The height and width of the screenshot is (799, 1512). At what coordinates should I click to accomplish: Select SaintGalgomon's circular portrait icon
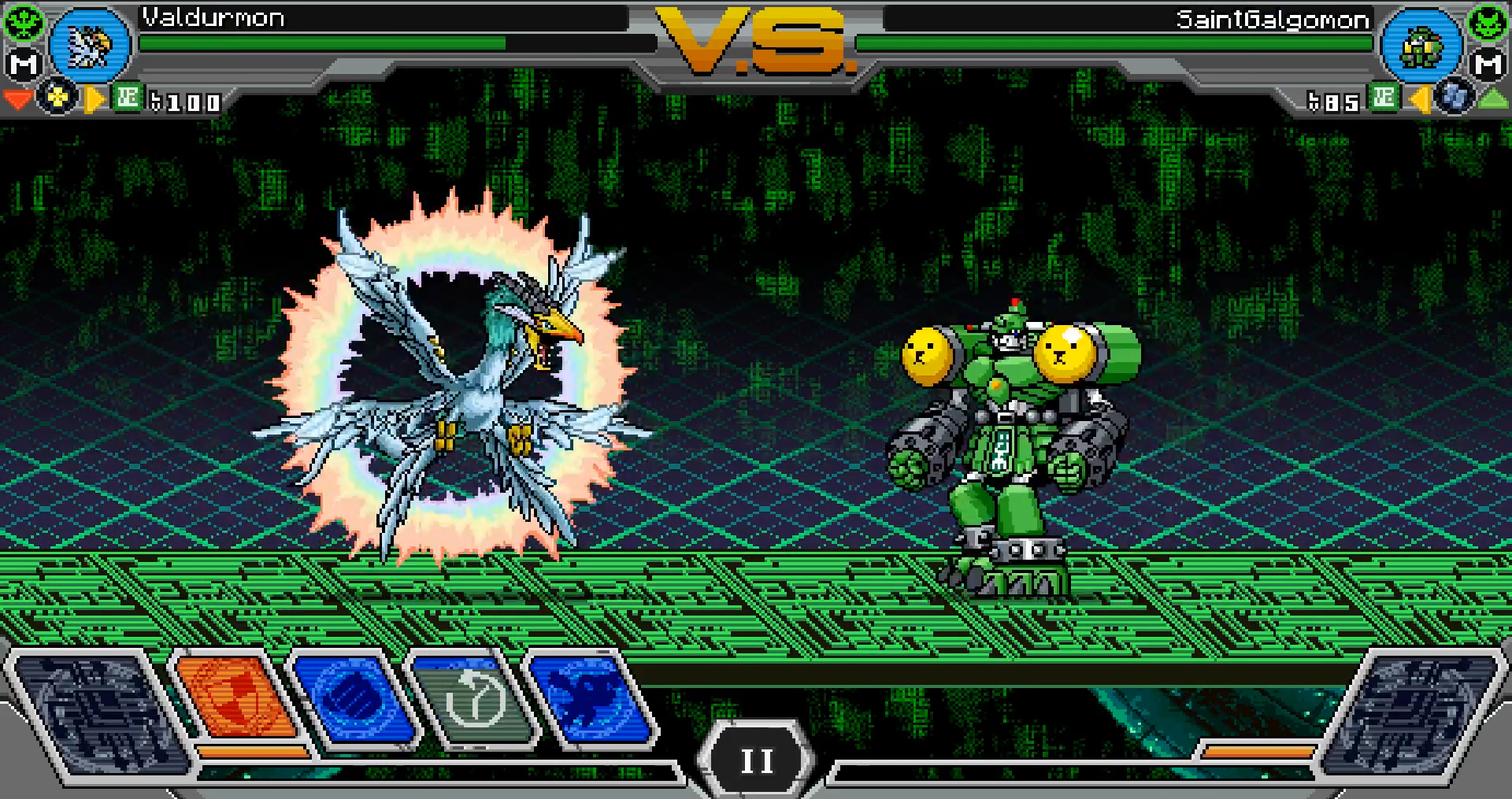(x=1422, y=45)
